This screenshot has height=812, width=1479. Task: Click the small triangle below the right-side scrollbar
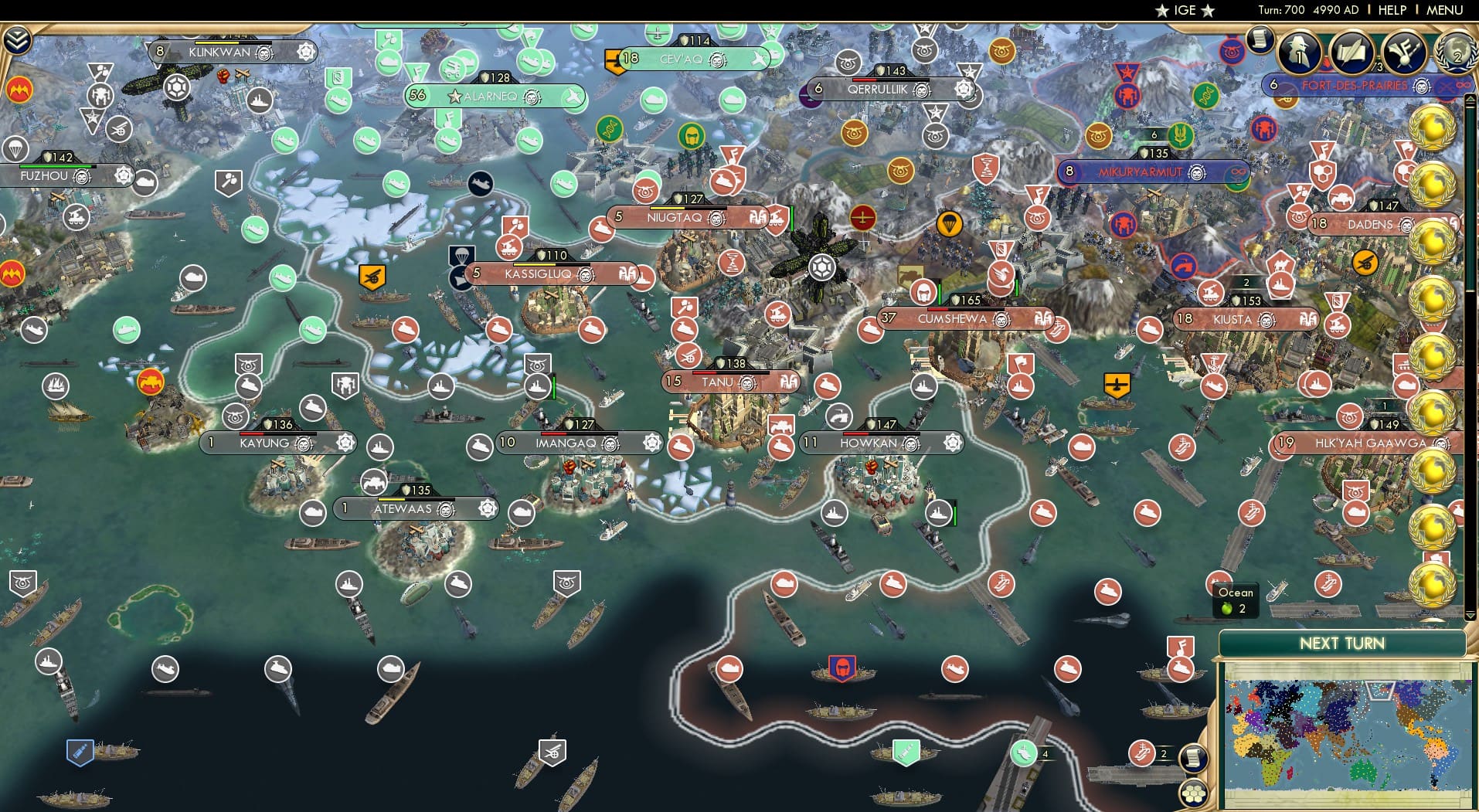[1470, 613]
